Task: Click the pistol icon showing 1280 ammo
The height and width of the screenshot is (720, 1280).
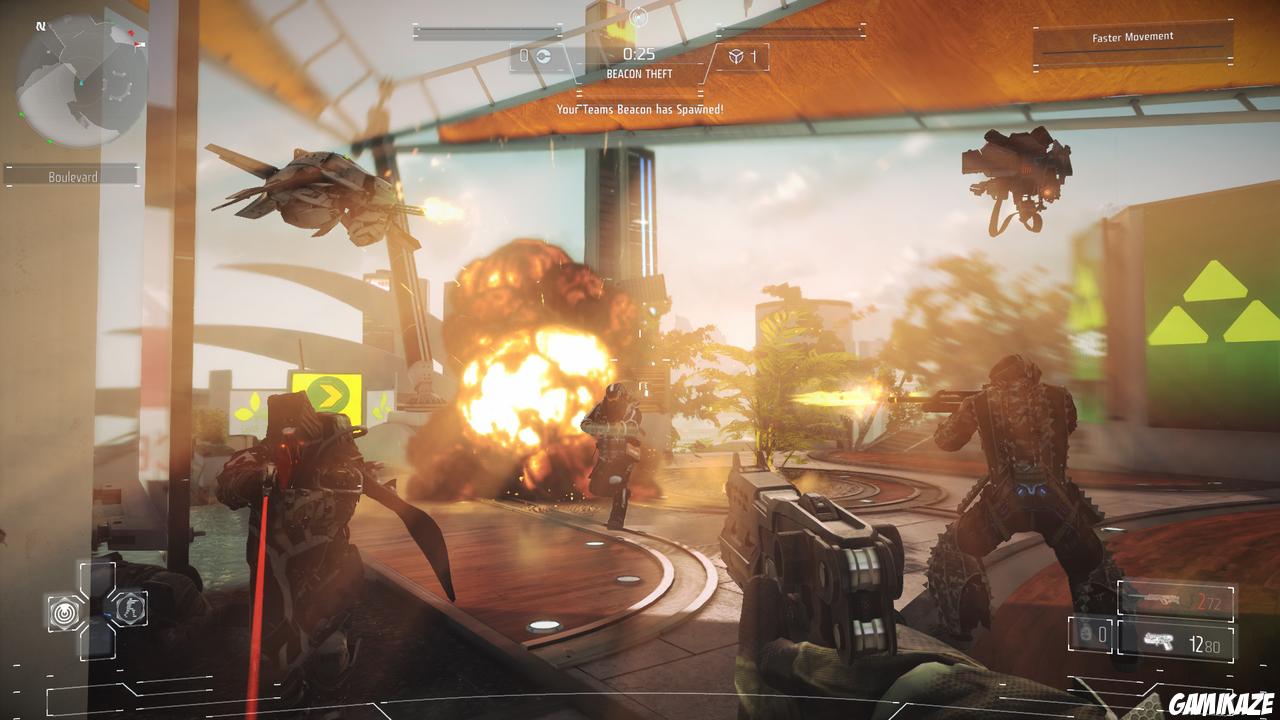Action: click(1158, 640)
